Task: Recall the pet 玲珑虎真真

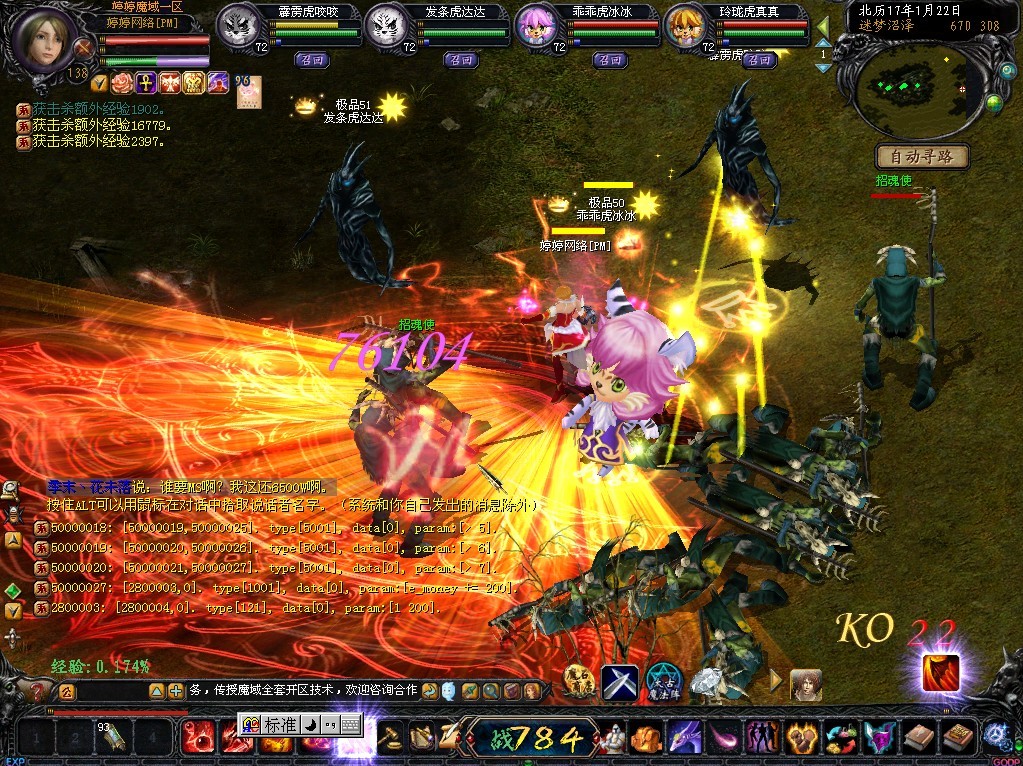Action: coord(760,60)
